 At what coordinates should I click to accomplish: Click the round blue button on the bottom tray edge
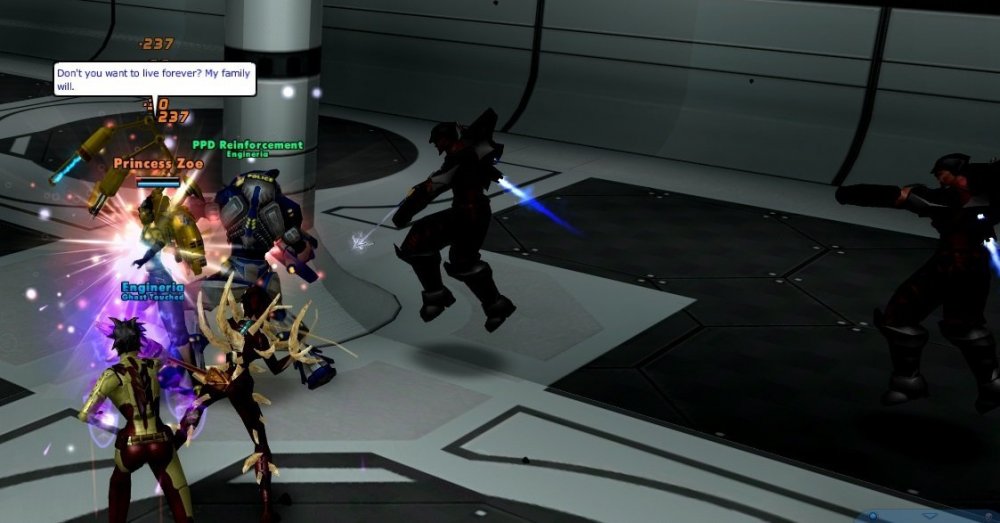coord(875,516)
